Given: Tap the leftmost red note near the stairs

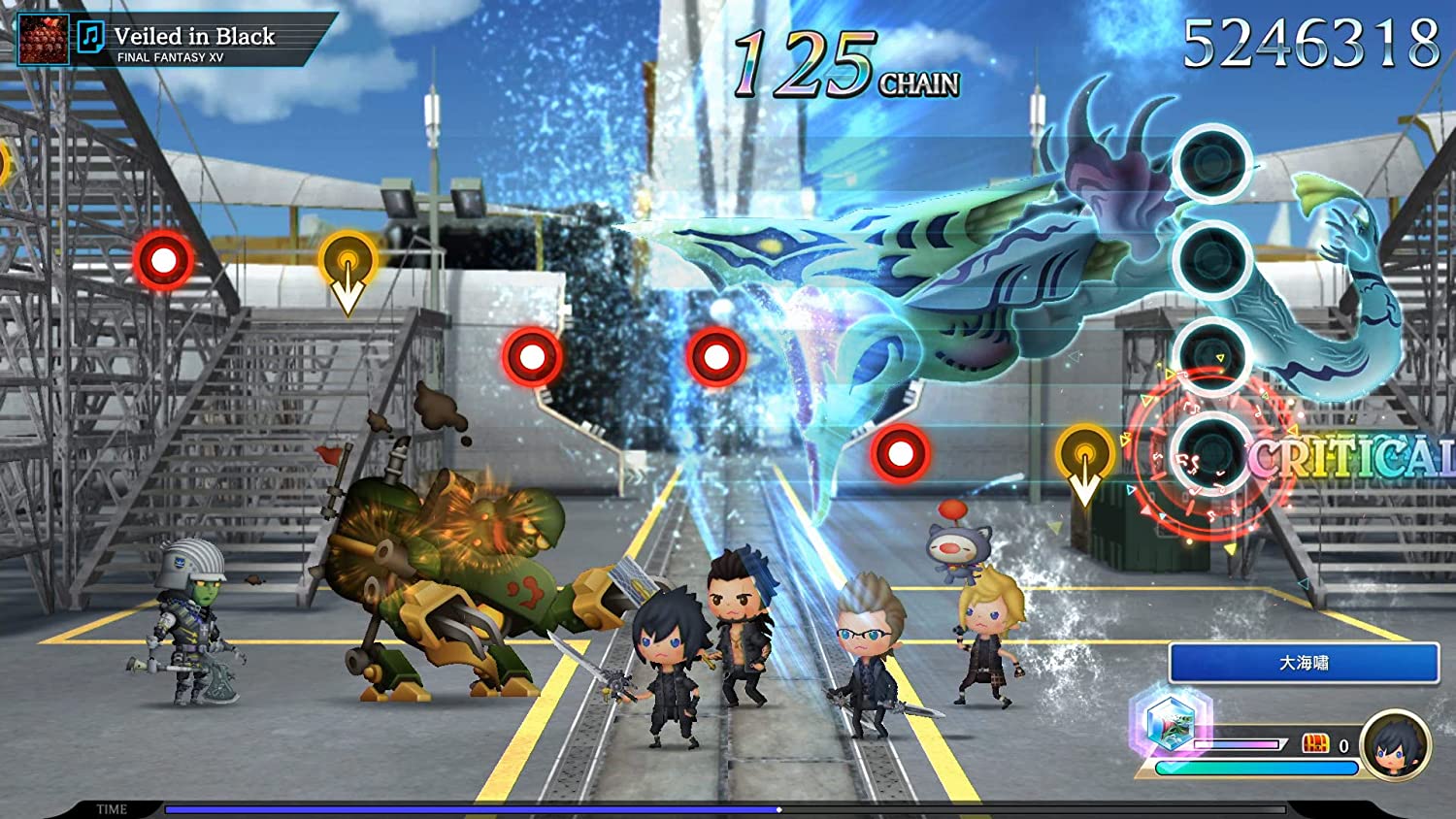Looking at the screenshot, I should pos(163,259).
